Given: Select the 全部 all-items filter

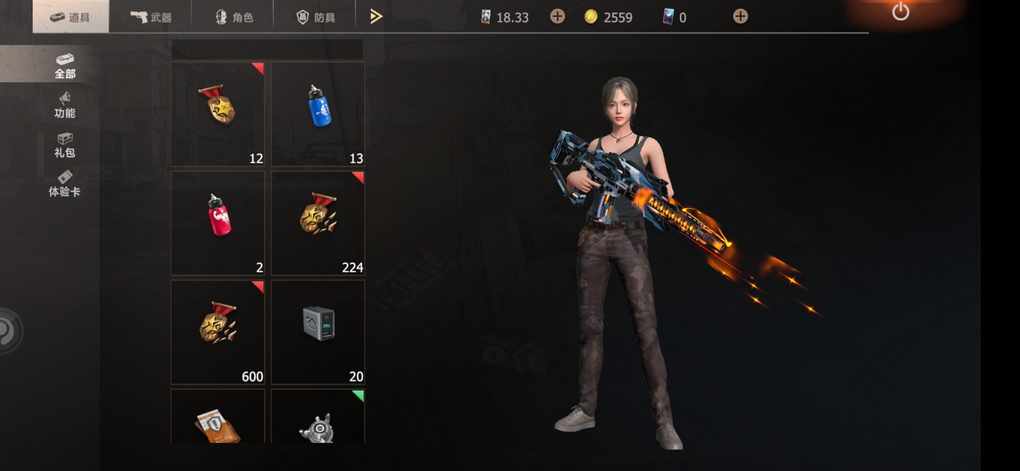Looking at the screenshot, I should coord(65,65).
